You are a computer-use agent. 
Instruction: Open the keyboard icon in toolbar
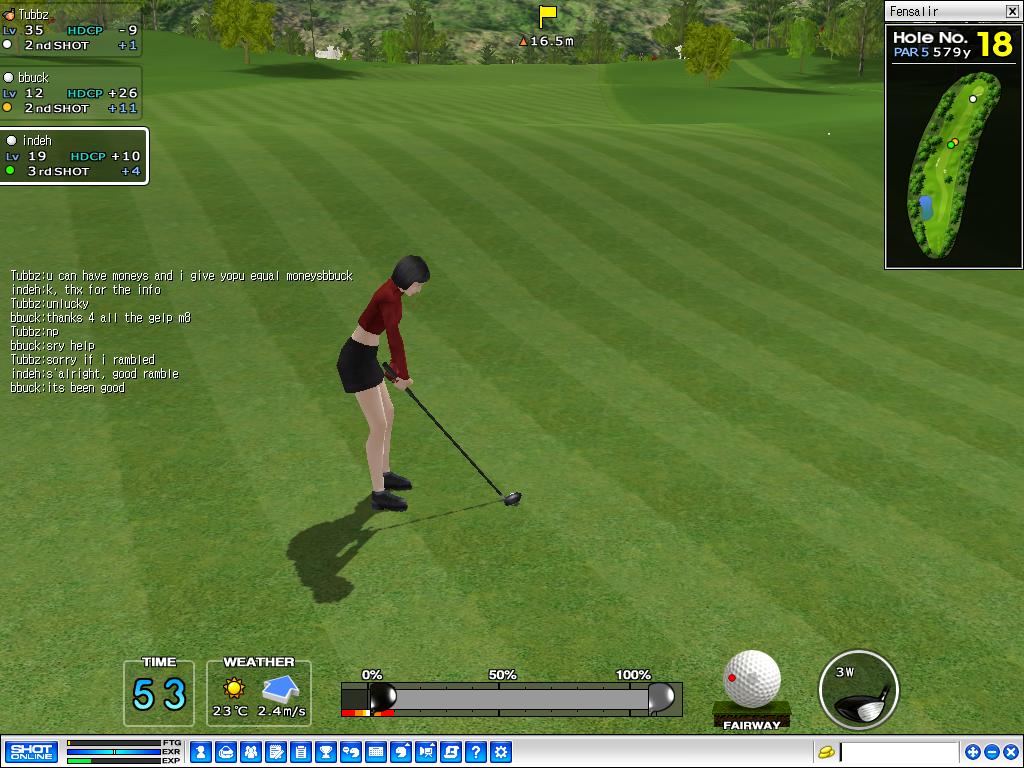coord(376,752)
